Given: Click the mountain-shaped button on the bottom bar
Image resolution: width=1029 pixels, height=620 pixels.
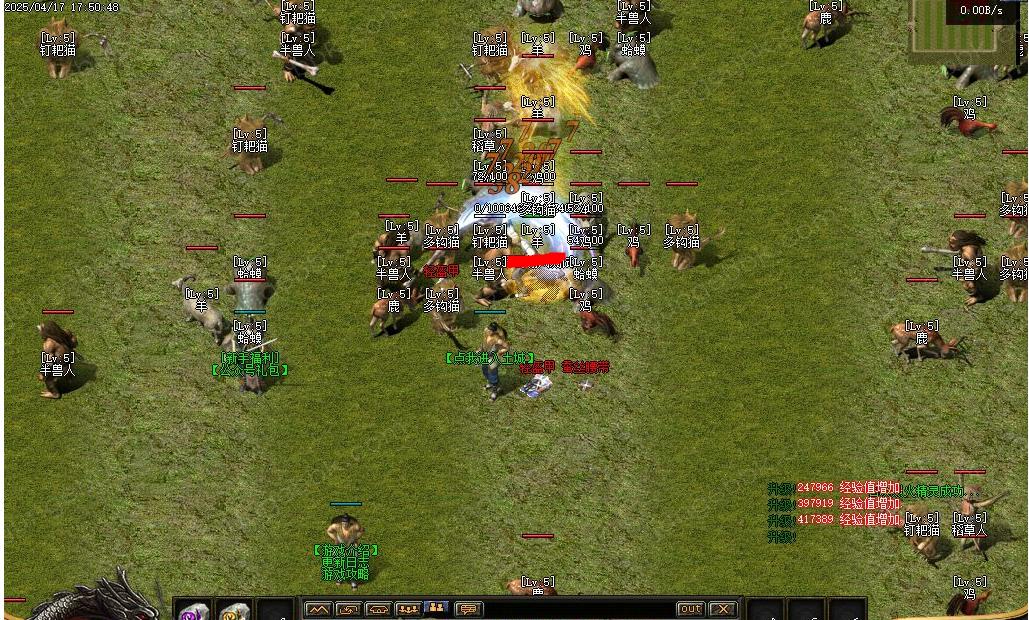Looking at the screenshot, I should click(x=318, y=609).
